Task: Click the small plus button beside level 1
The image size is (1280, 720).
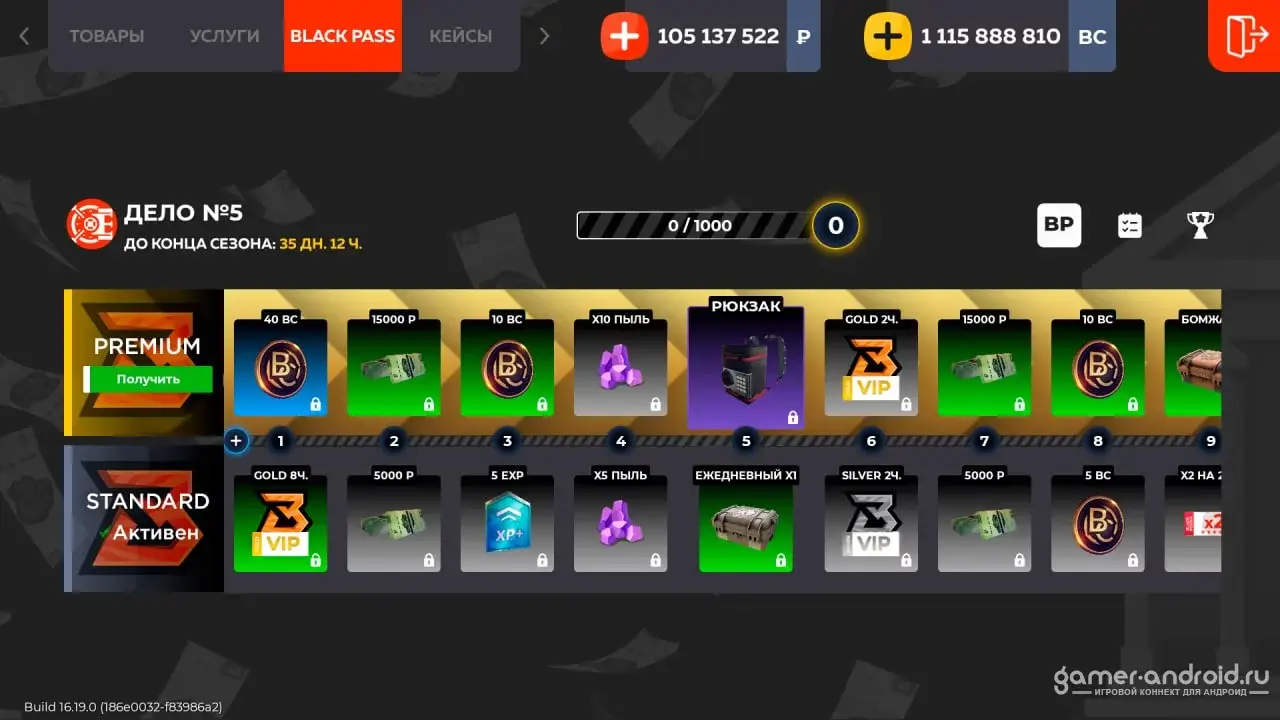Action: pyautogui.click(x=236, y=440)
